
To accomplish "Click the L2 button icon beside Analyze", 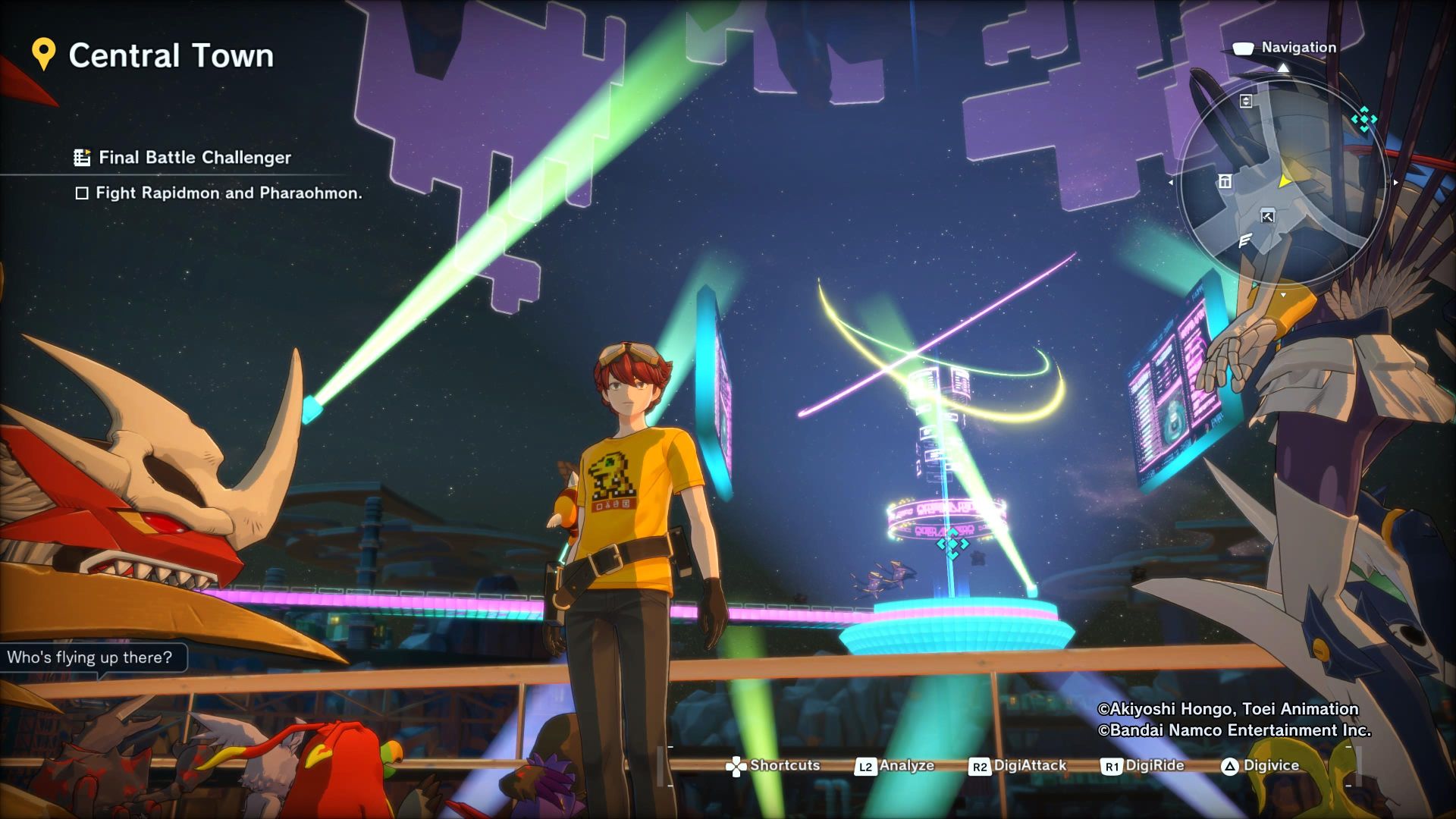I will (x=865, y=766).
